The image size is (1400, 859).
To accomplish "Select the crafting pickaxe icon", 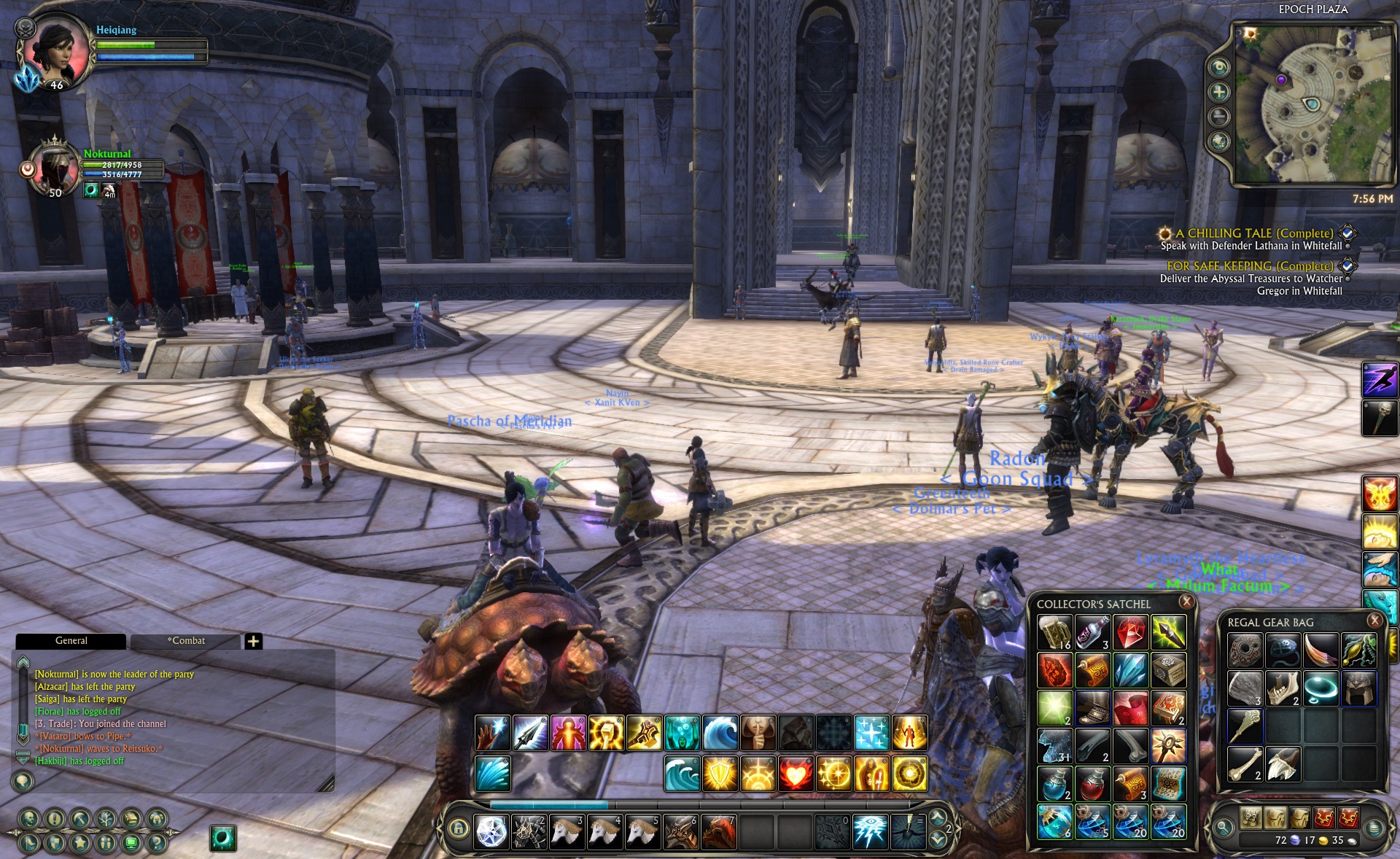I will point(79,819).
